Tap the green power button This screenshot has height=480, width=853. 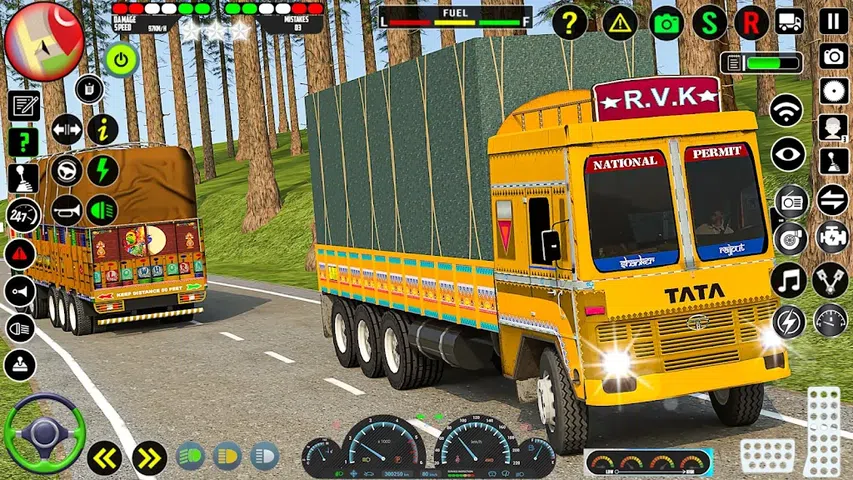tap(121, 59)
